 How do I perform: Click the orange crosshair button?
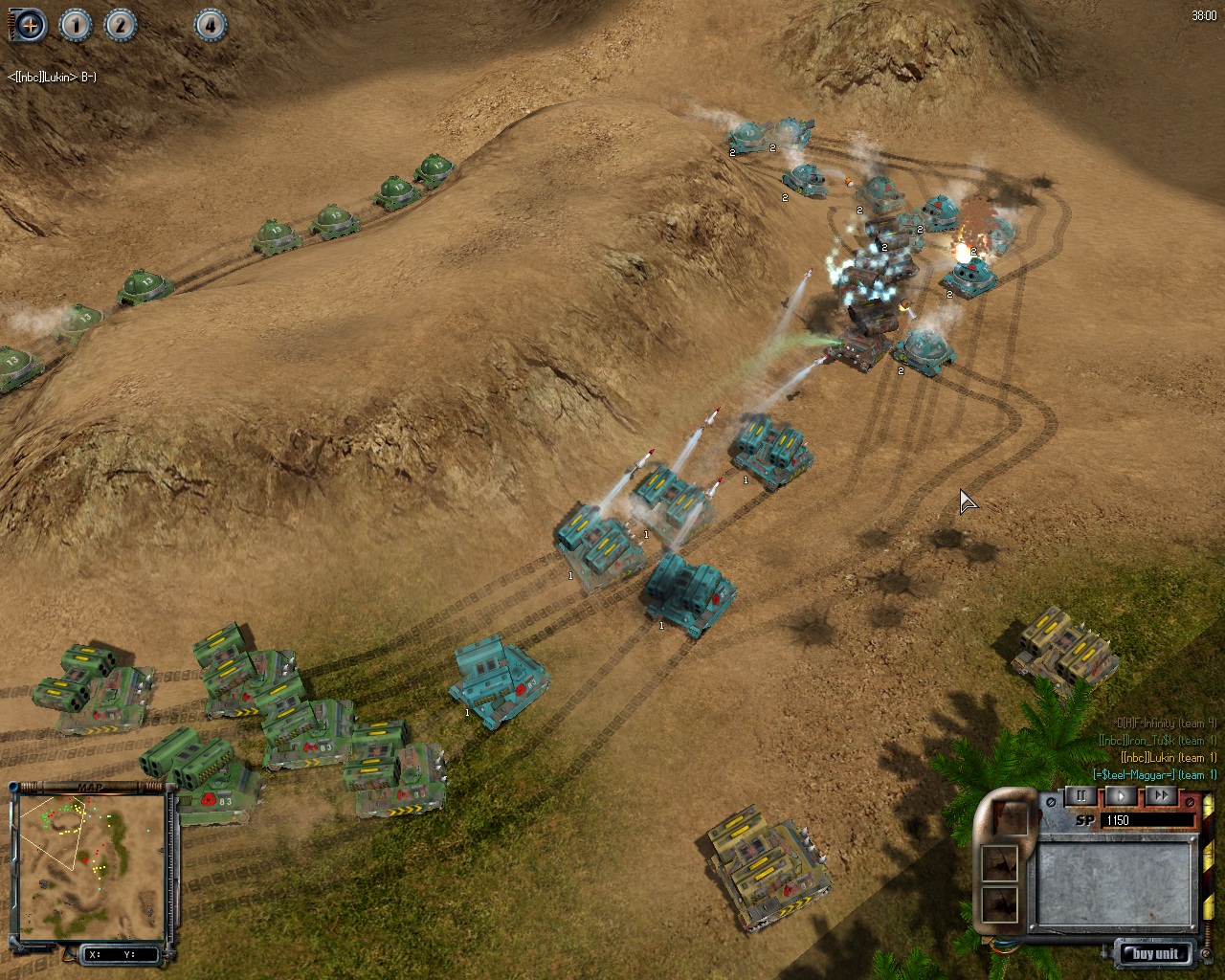pyautogui.click(x=30, y=25)
